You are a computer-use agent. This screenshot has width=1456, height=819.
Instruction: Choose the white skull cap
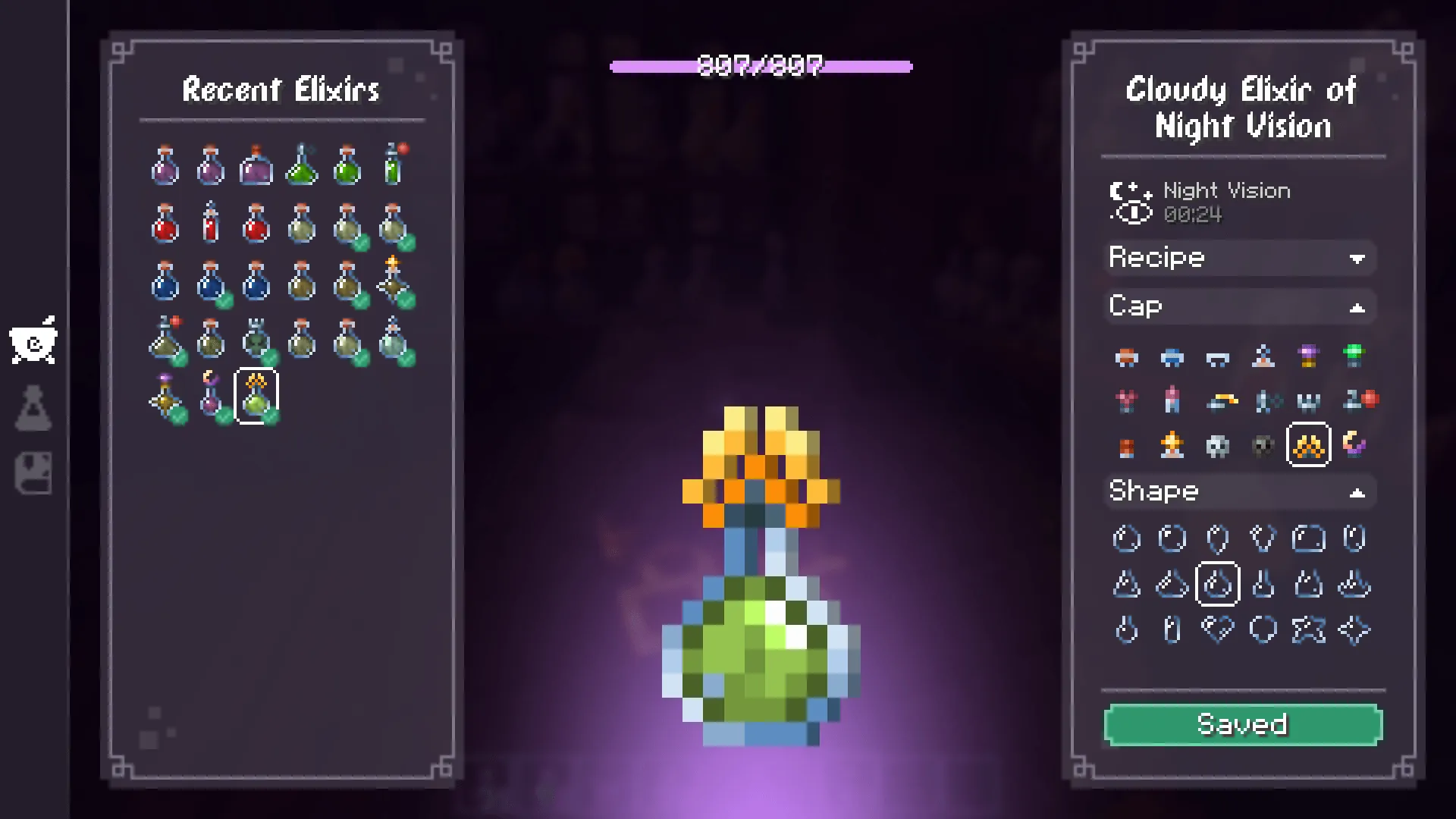1219,446
